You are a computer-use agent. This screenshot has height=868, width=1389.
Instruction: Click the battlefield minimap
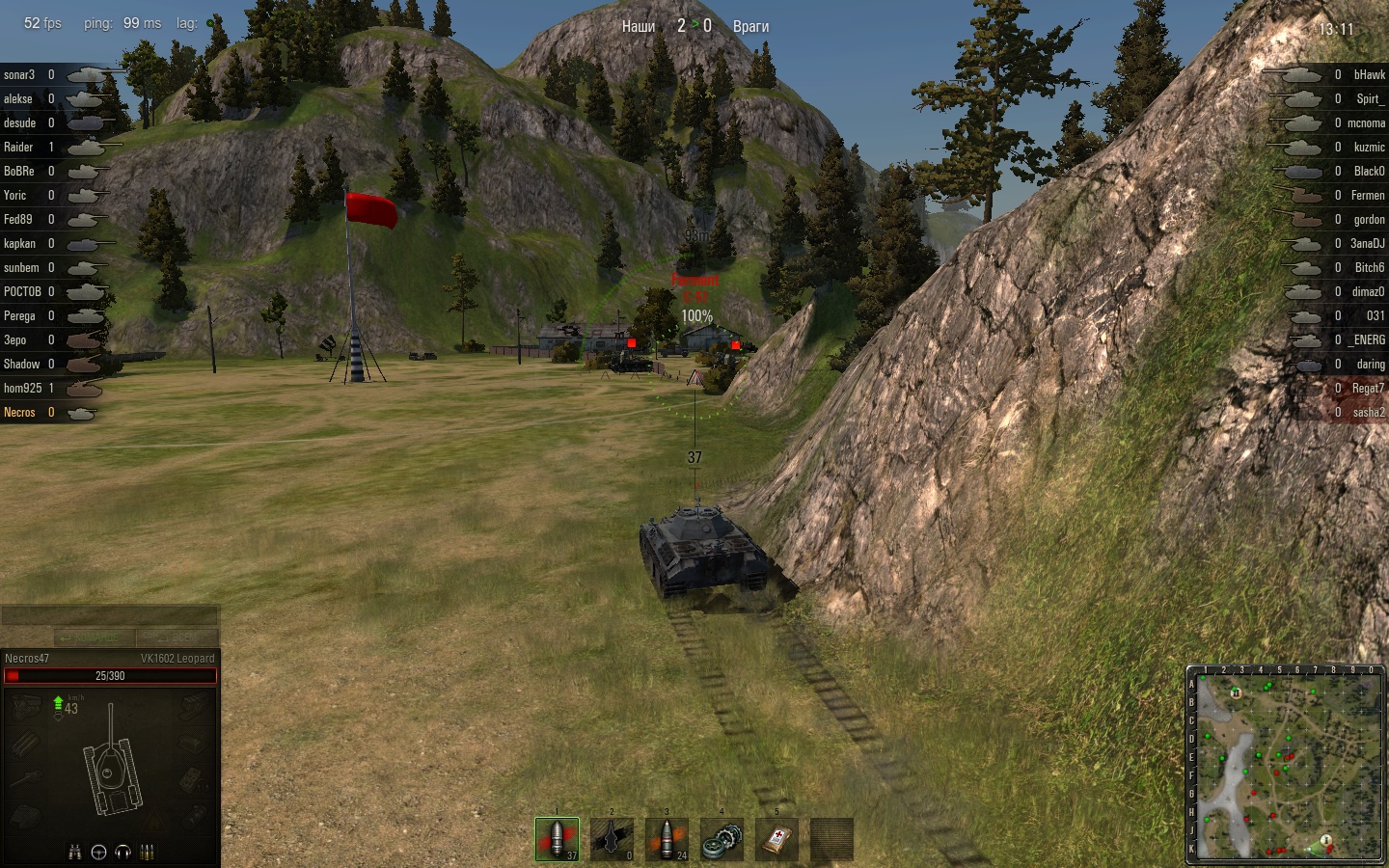(x=1286, y=765)
